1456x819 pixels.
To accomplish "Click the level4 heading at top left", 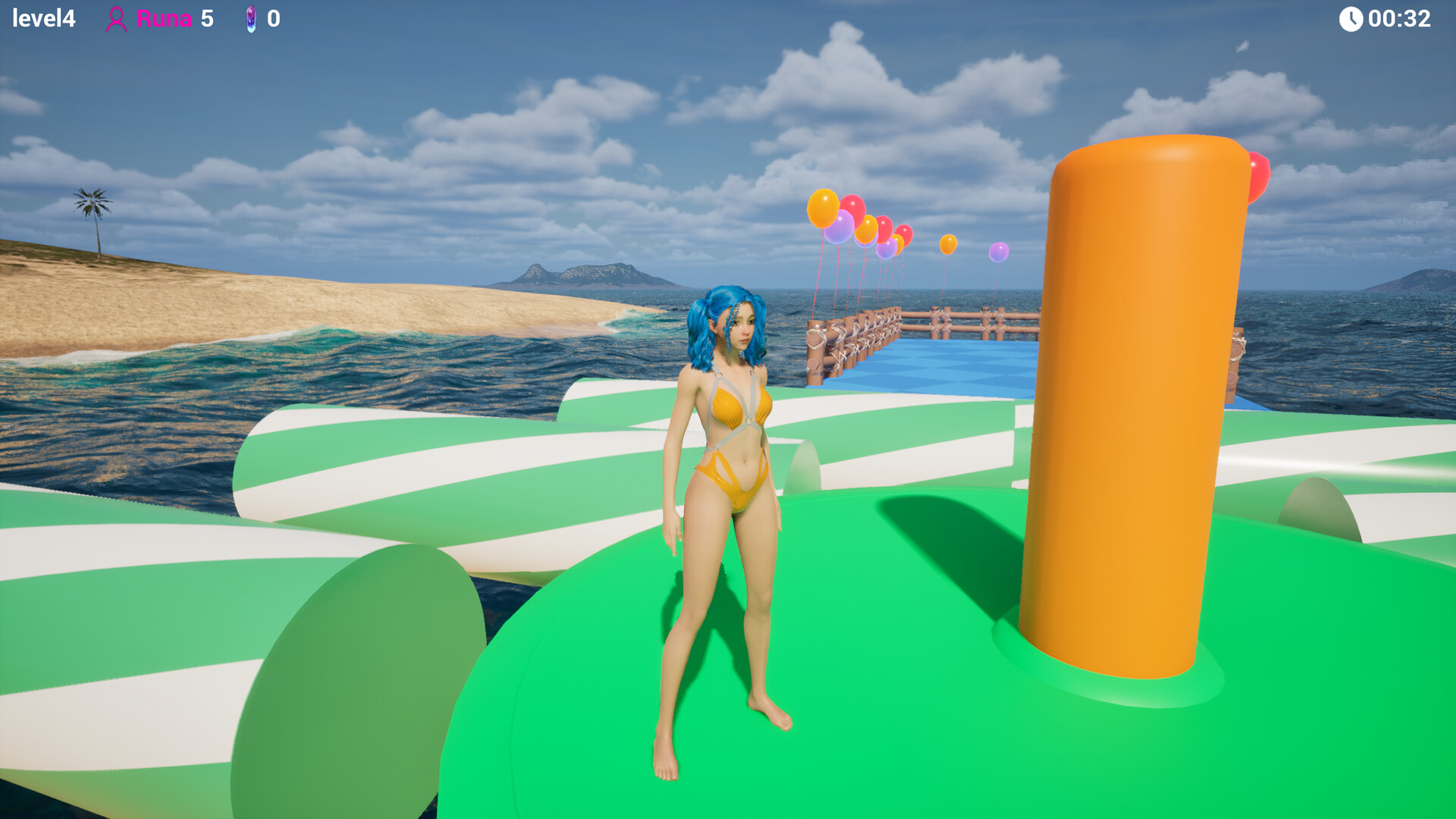I will click(43, 18).
